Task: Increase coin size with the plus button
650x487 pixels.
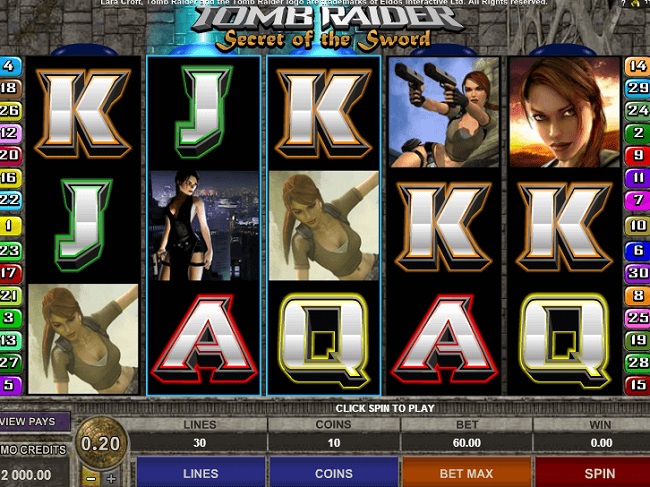Action: click(111, 478)
